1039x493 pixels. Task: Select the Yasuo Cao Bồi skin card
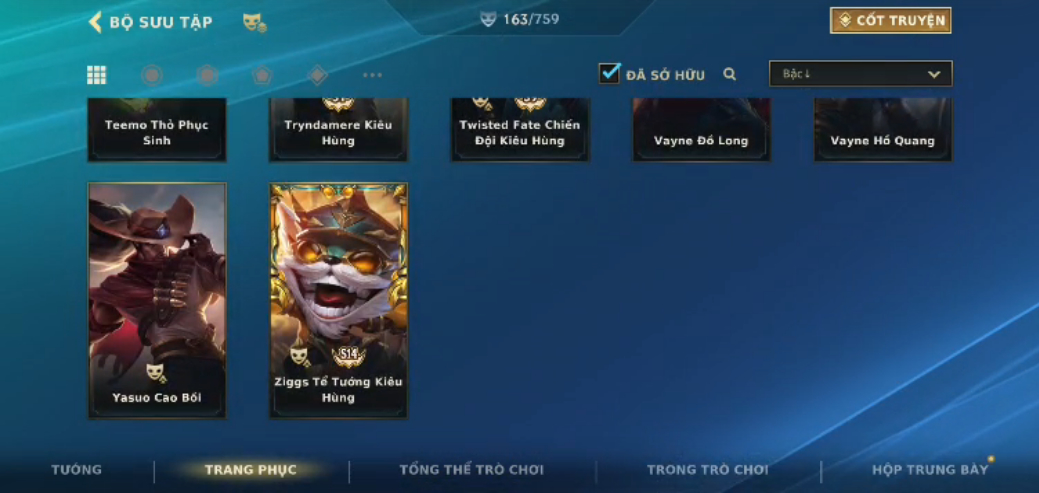coord(157,300)
